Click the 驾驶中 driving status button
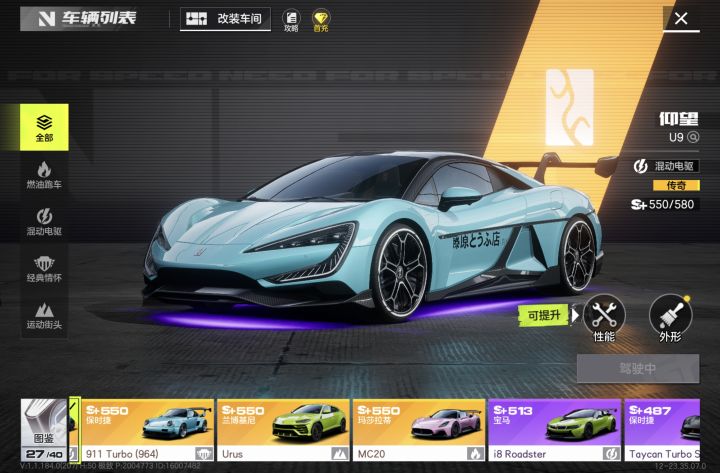This screenshot has height=473, width=720. 637,368
